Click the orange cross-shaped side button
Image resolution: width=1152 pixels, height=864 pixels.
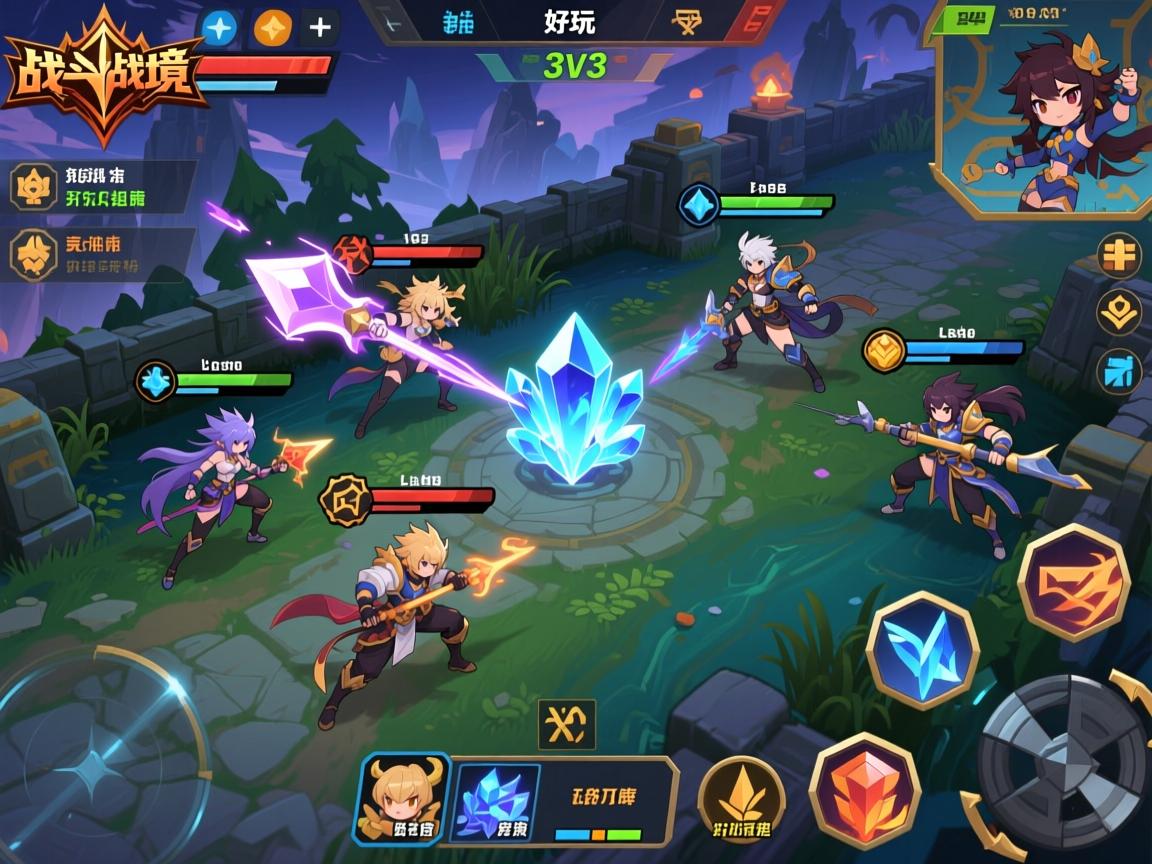click(1119, 255)
